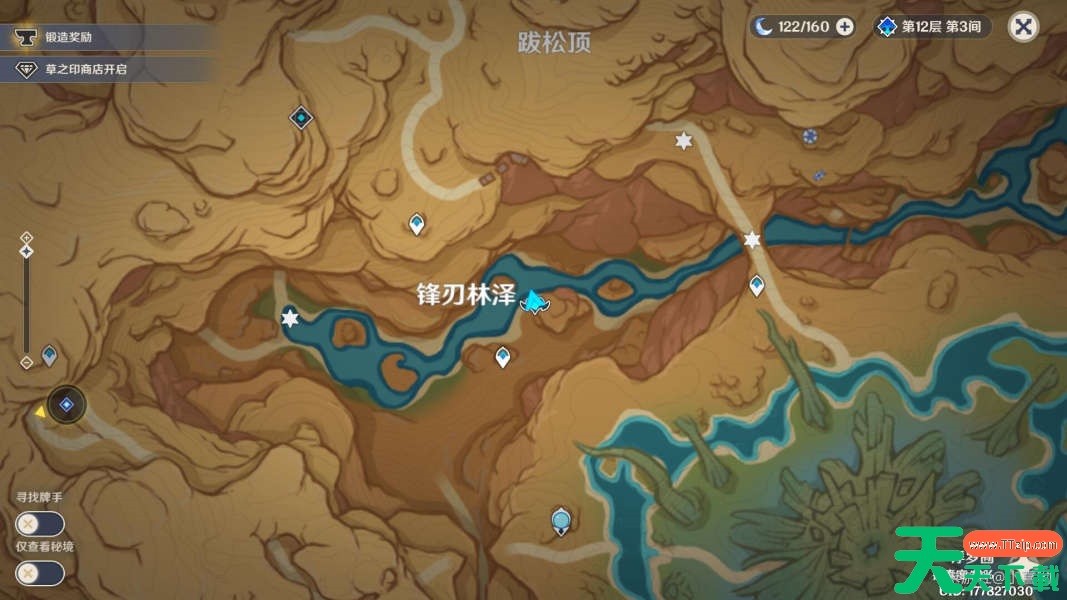
Task: Select the blue flower-shaped map marker
Action: pos(811,135)
